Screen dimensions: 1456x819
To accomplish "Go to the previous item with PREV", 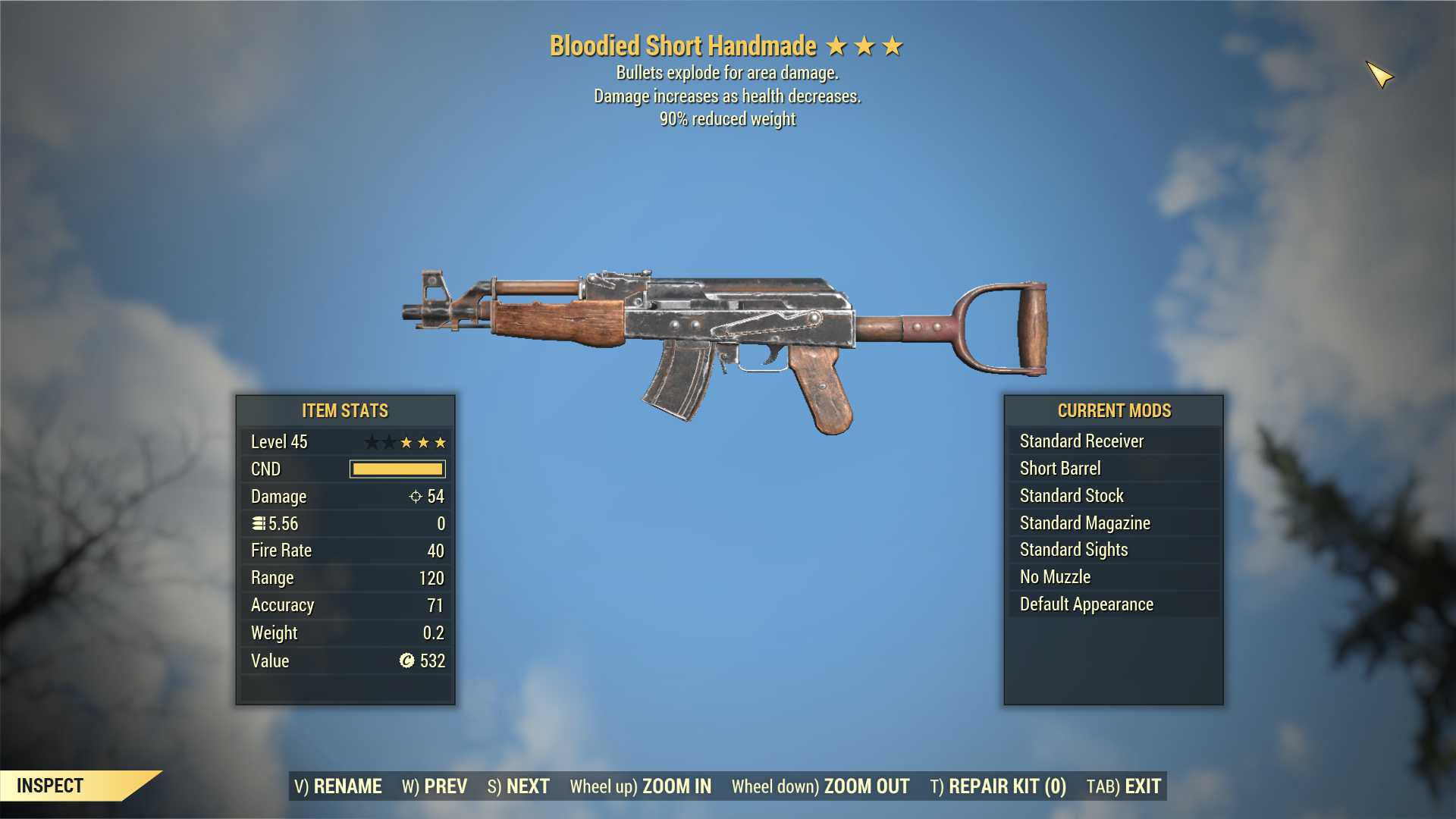I will [x=435, y=786].
